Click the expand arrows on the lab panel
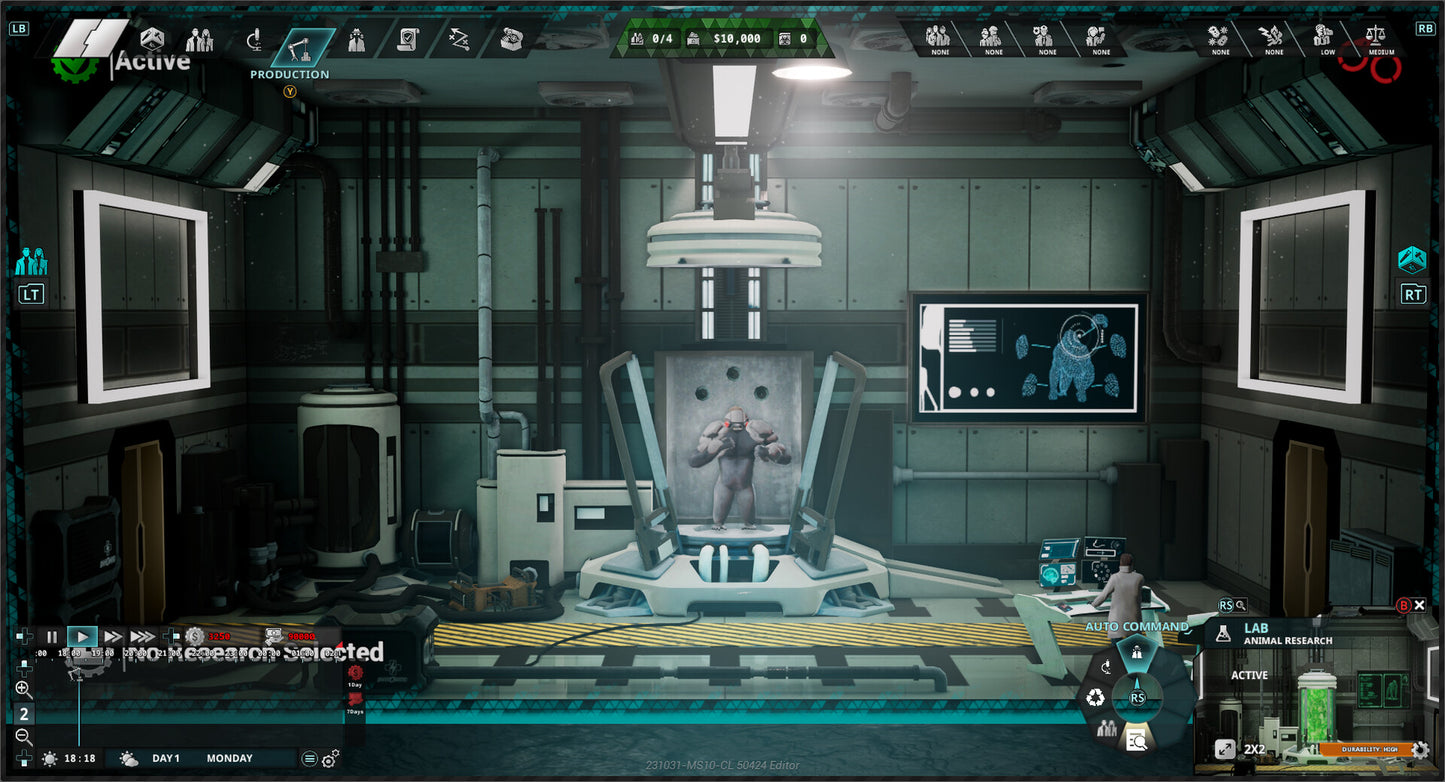 pos(1224,748)
